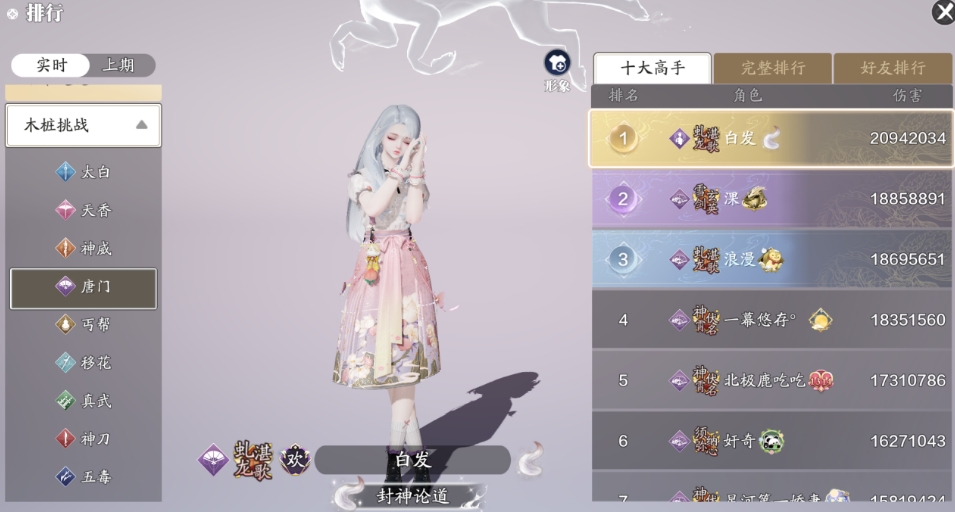Viewport: 955px width, 512px height.
Task: Choose the 真武 class entry
Action: click(x=84, y=401)
